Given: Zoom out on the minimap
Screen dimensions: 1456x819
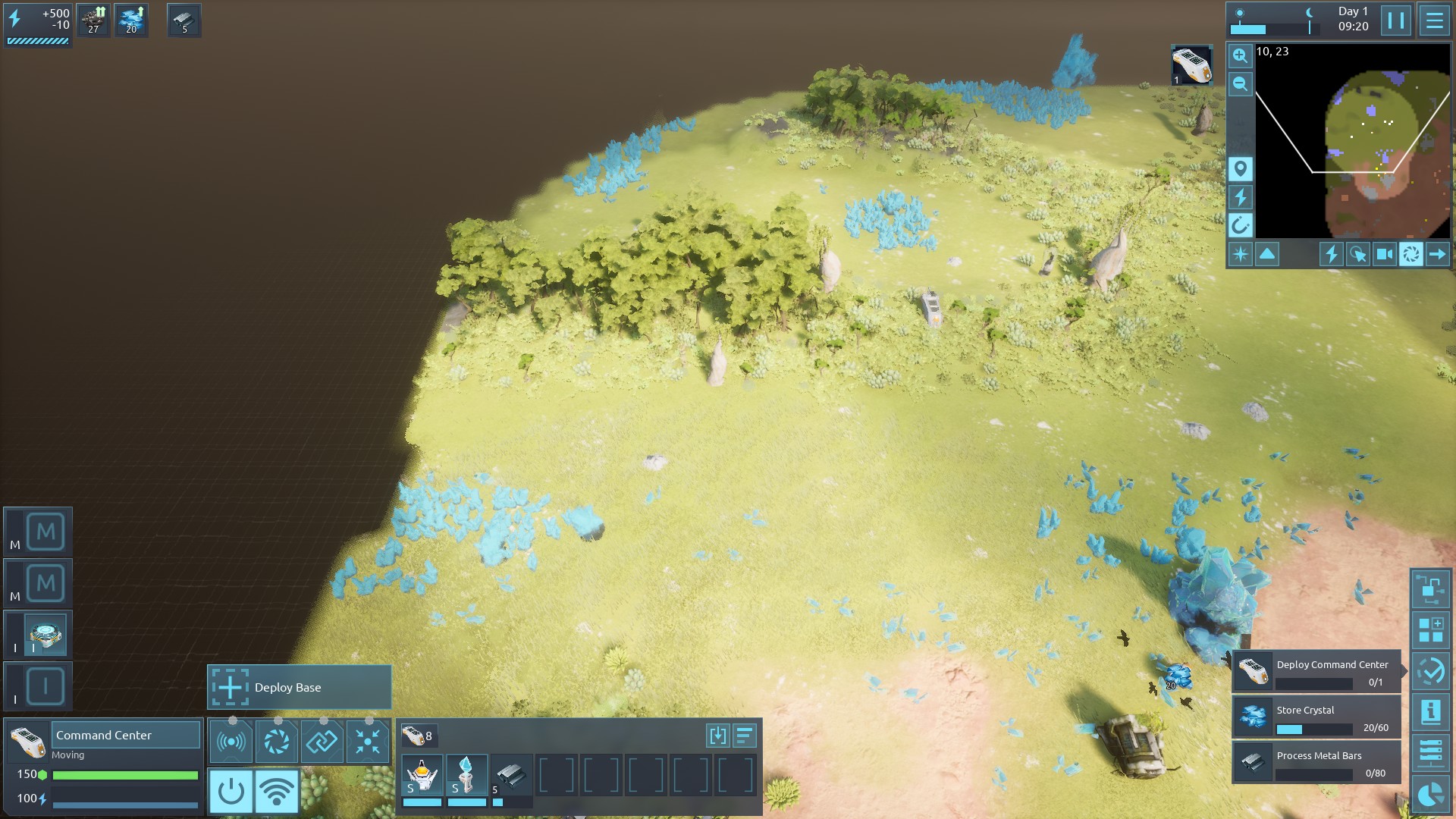Looking at the screenshot, I should tap(1240, 84).
